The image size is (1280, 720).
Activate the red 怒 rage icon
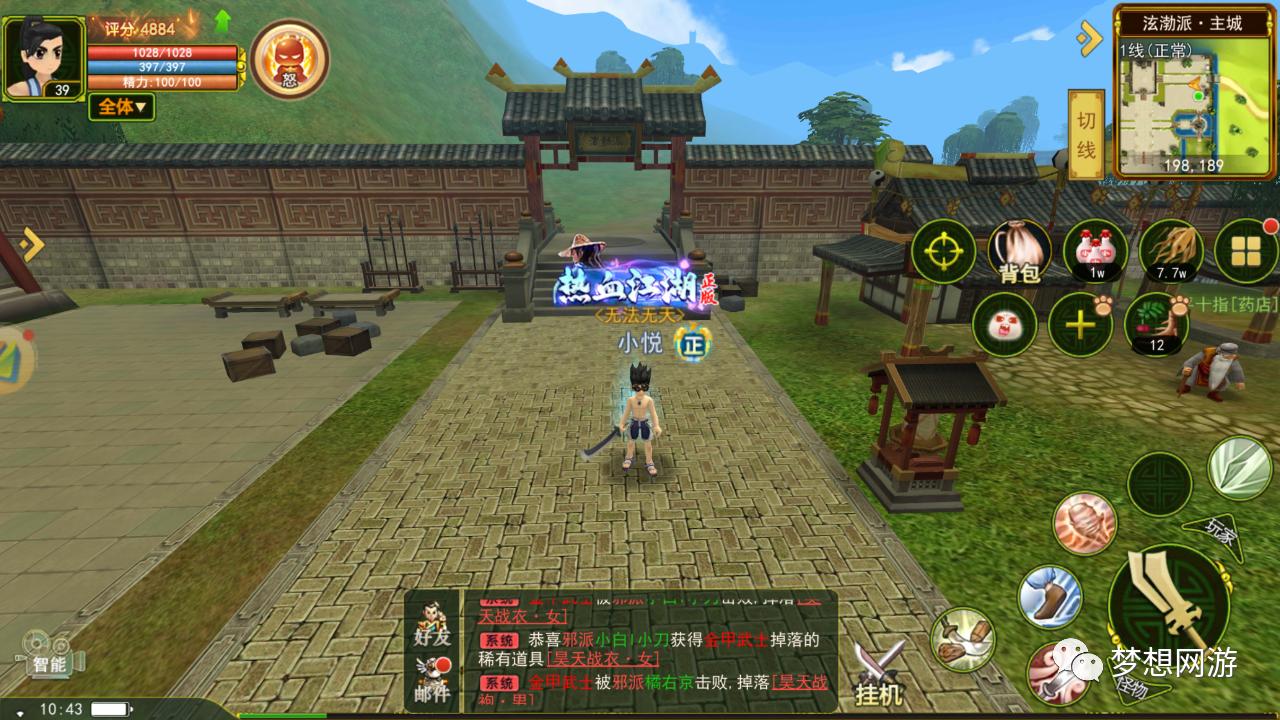click(x=289, y=58)
